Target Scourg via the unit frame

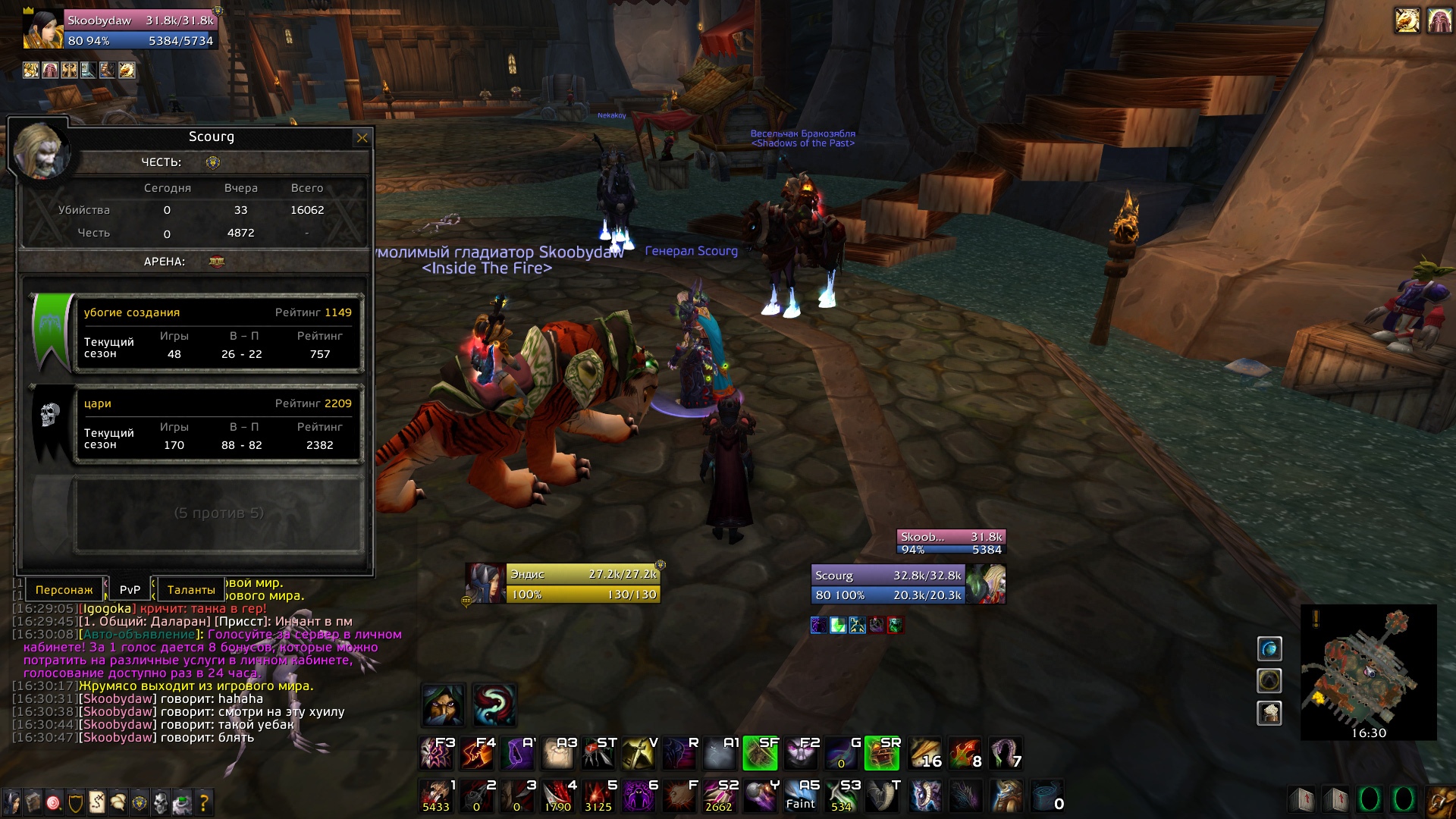tap(889, 585)
